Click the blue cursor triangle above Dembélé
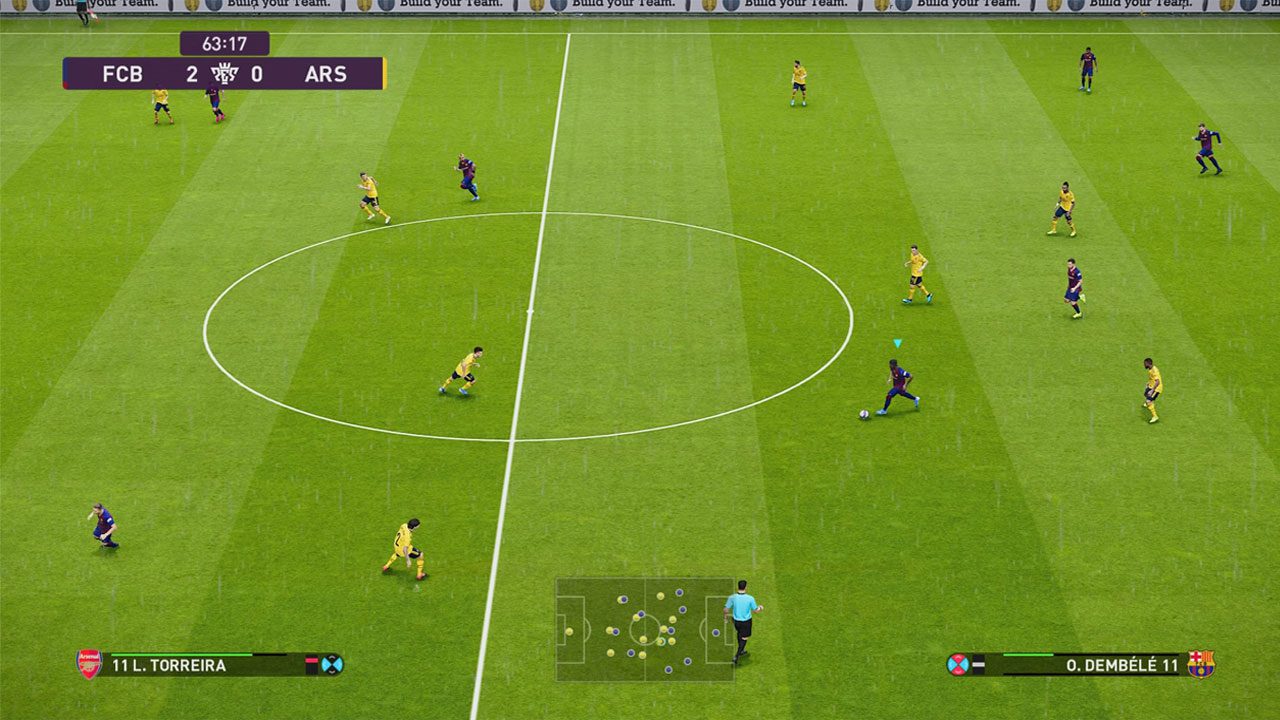This screenshot has height=720, width=1280. 895,343
